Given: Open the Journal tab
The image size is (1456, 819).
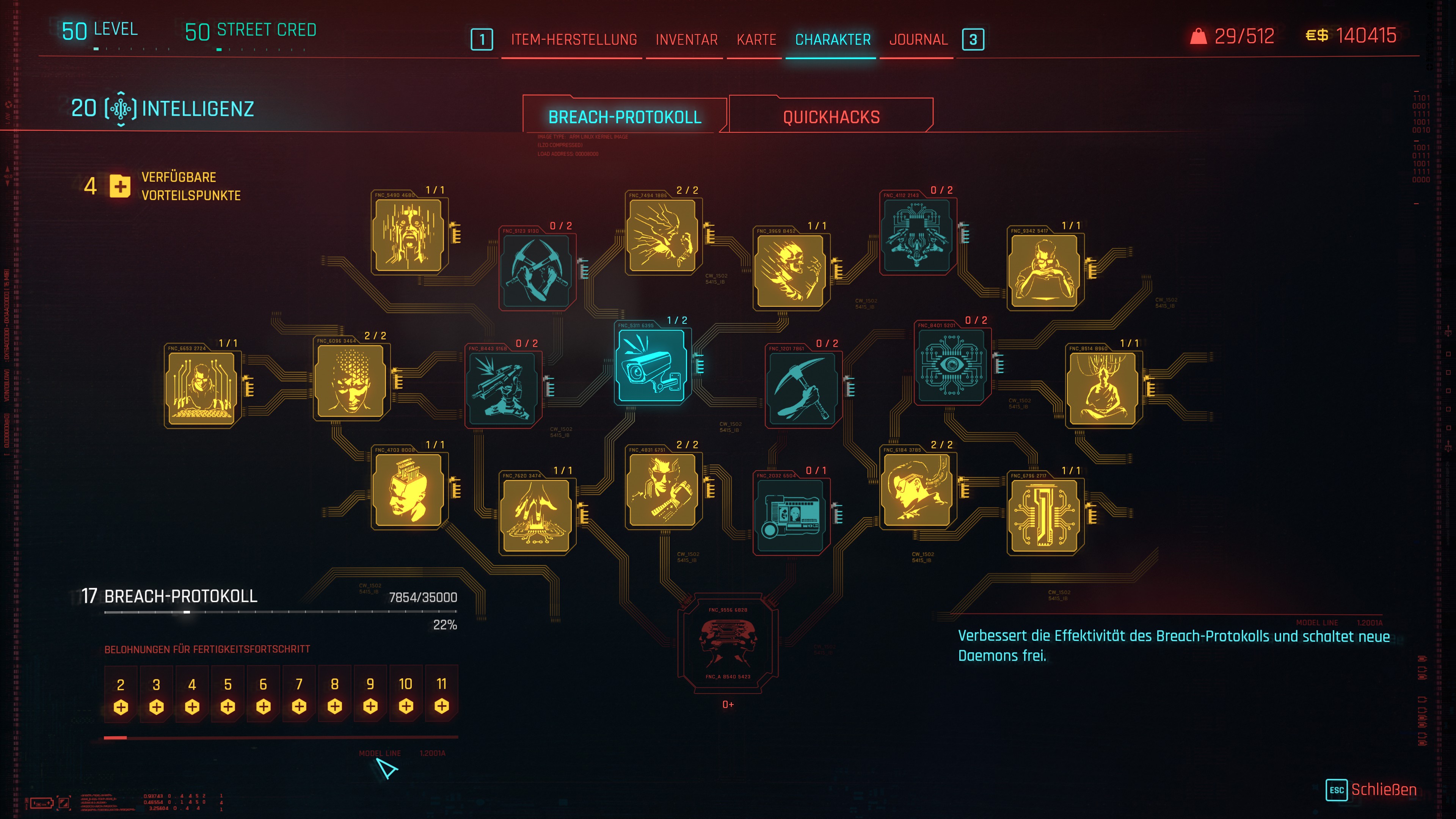Looking at the screenshot, I should click(x=918, y=39).
